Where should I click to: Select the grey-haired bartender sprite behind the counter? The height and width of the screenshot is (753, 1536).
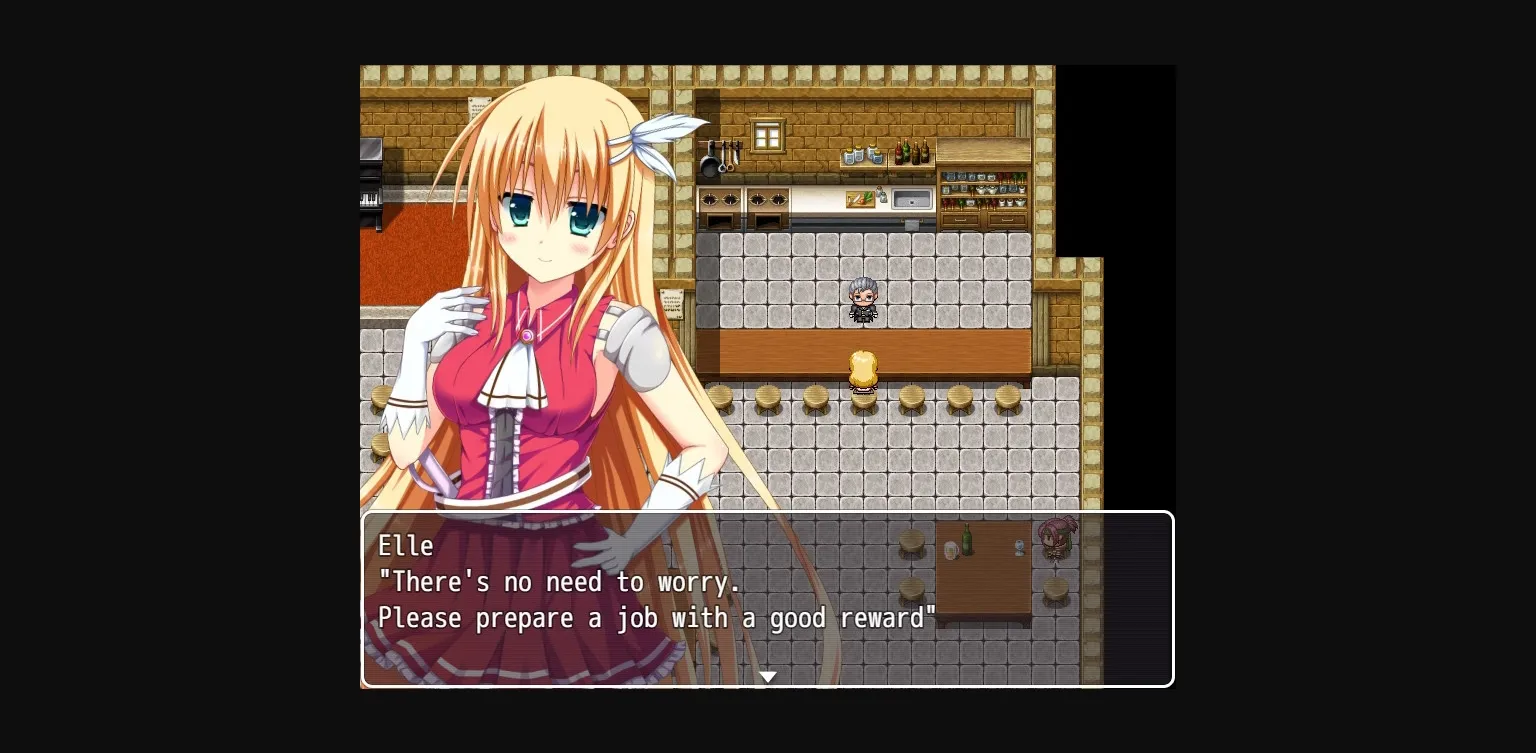[x=863, y=300]
